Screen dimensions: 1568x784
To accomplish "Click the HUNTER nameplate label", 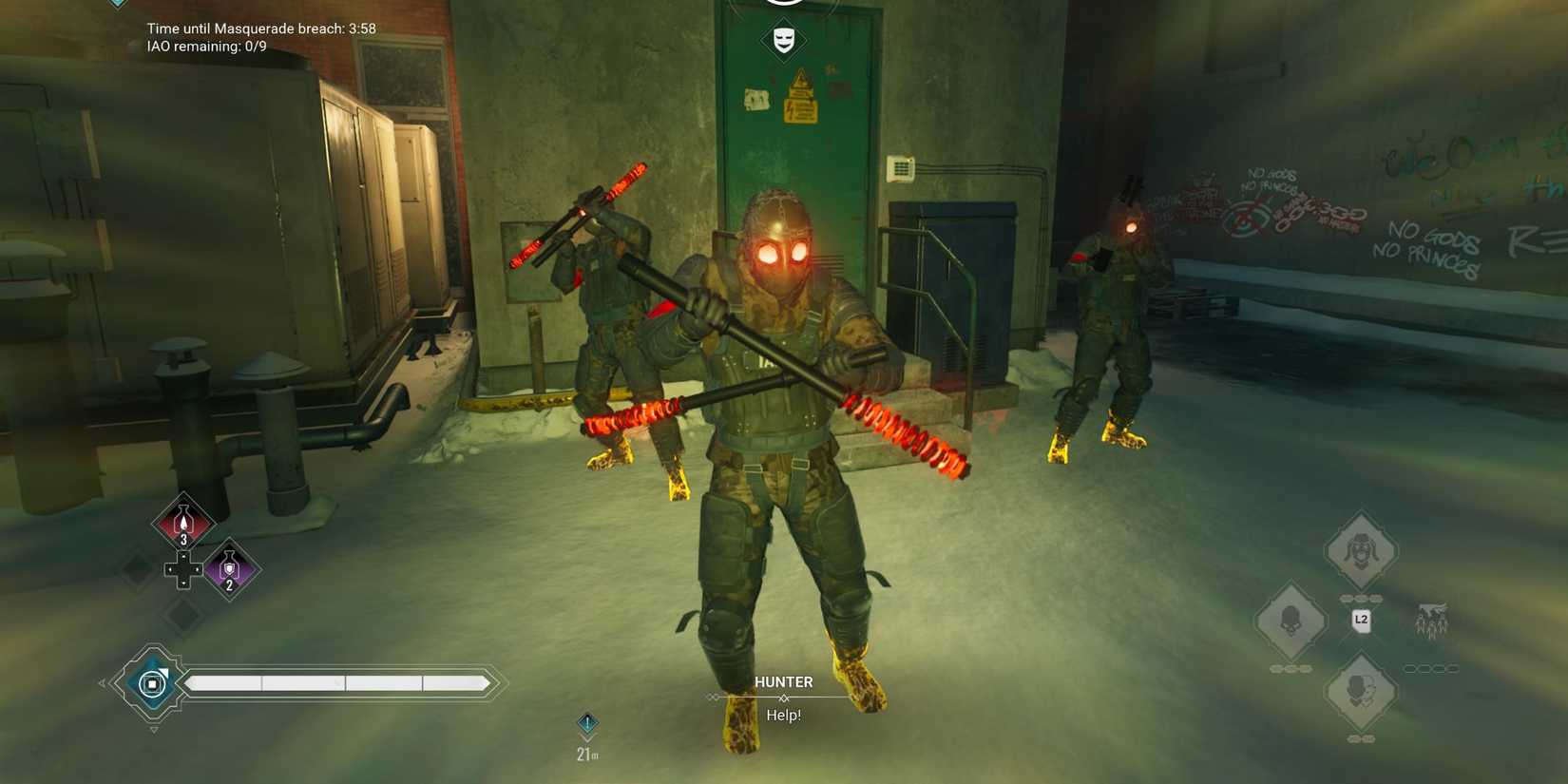I will click(x=784, y=681).
